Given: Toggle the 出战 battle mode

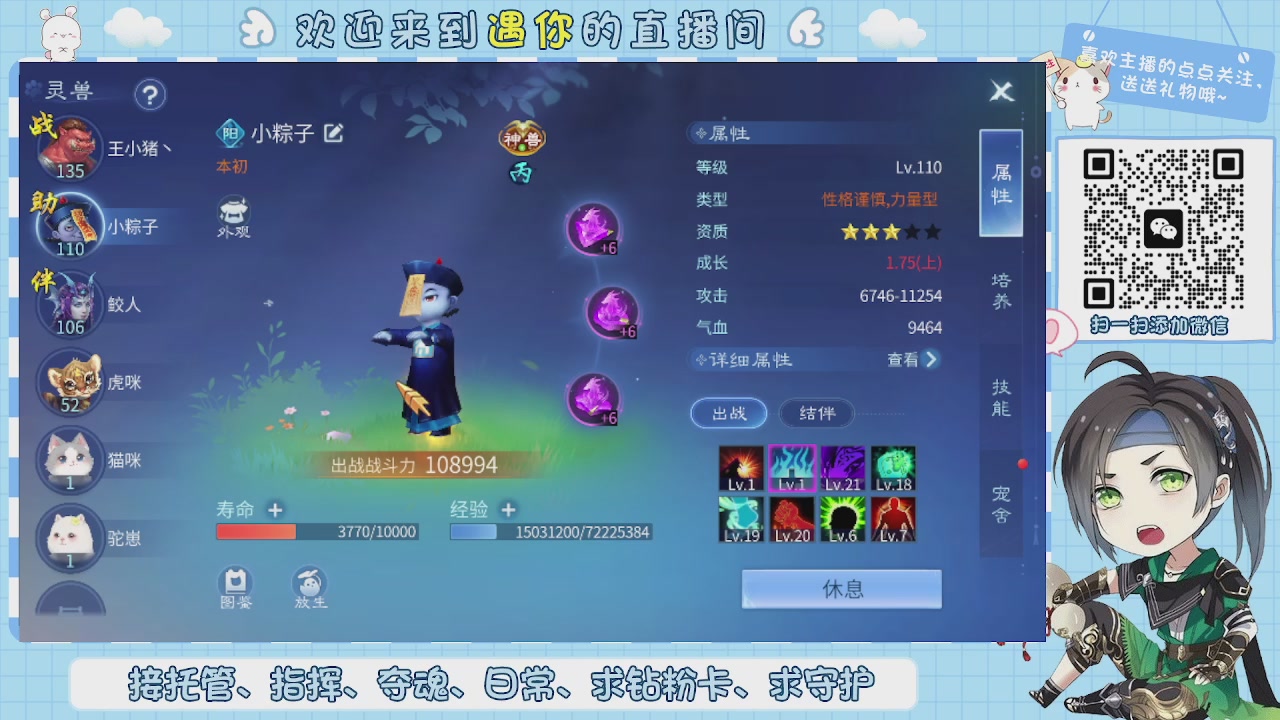Looking at the screenshot, I should (x=729, y=413).
